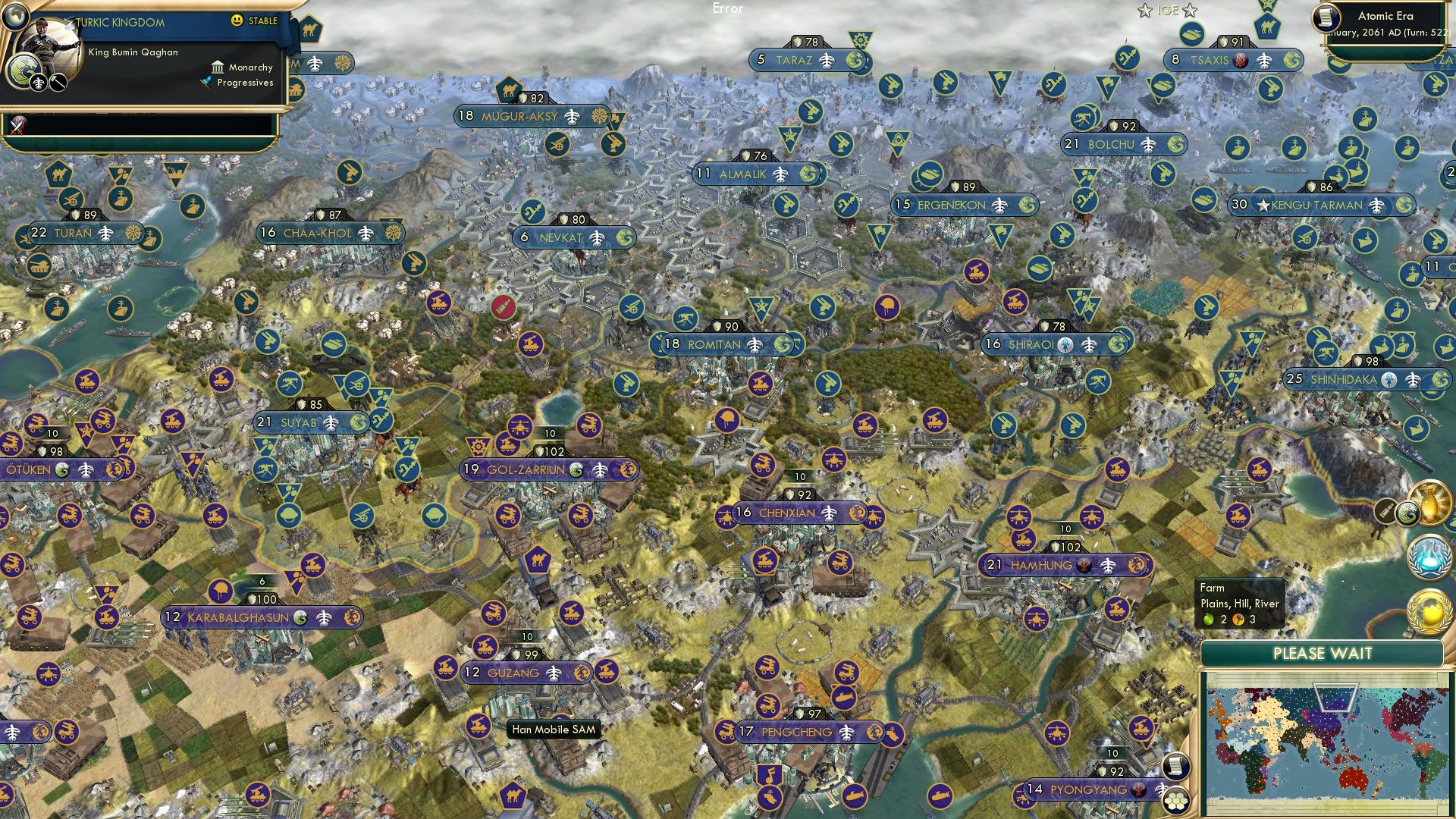Viewport: 1456px width, 819px height.
Task: Click the Progressives ideology flag icon
Action: point(205,83)
